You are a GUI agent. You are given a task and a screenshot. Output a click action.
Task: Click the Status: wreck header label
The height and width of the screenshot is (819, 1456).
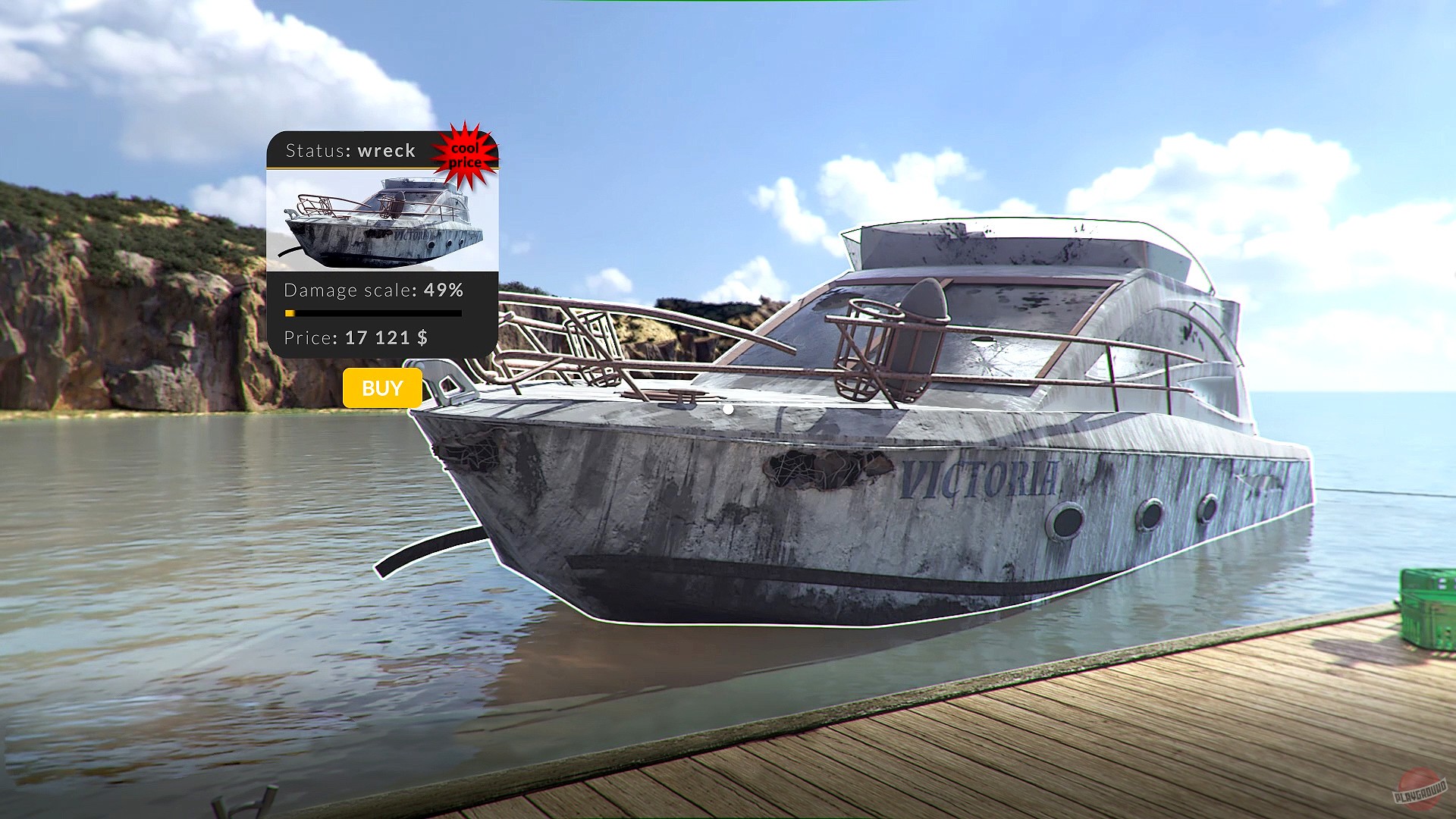point(350,150)
